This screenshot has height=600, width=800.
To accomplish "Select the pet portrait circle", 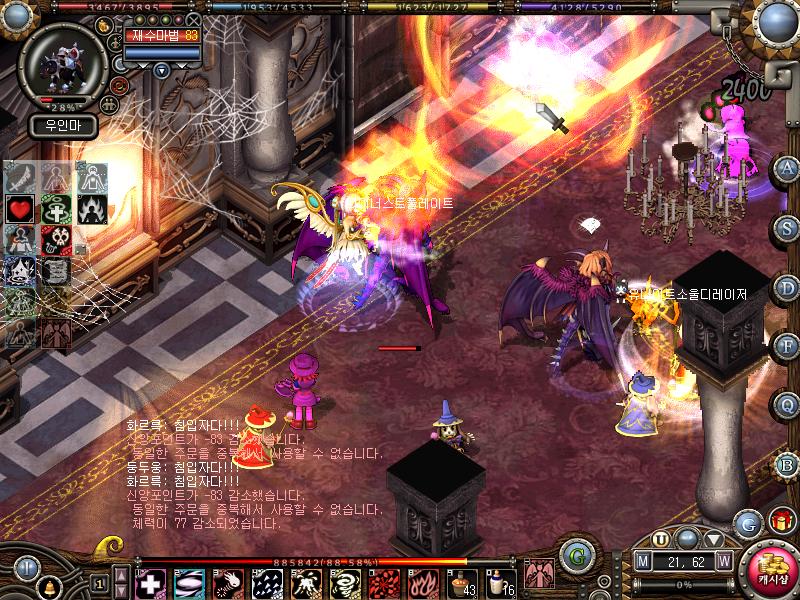I will pyautogui.click(x=62, y=60).
